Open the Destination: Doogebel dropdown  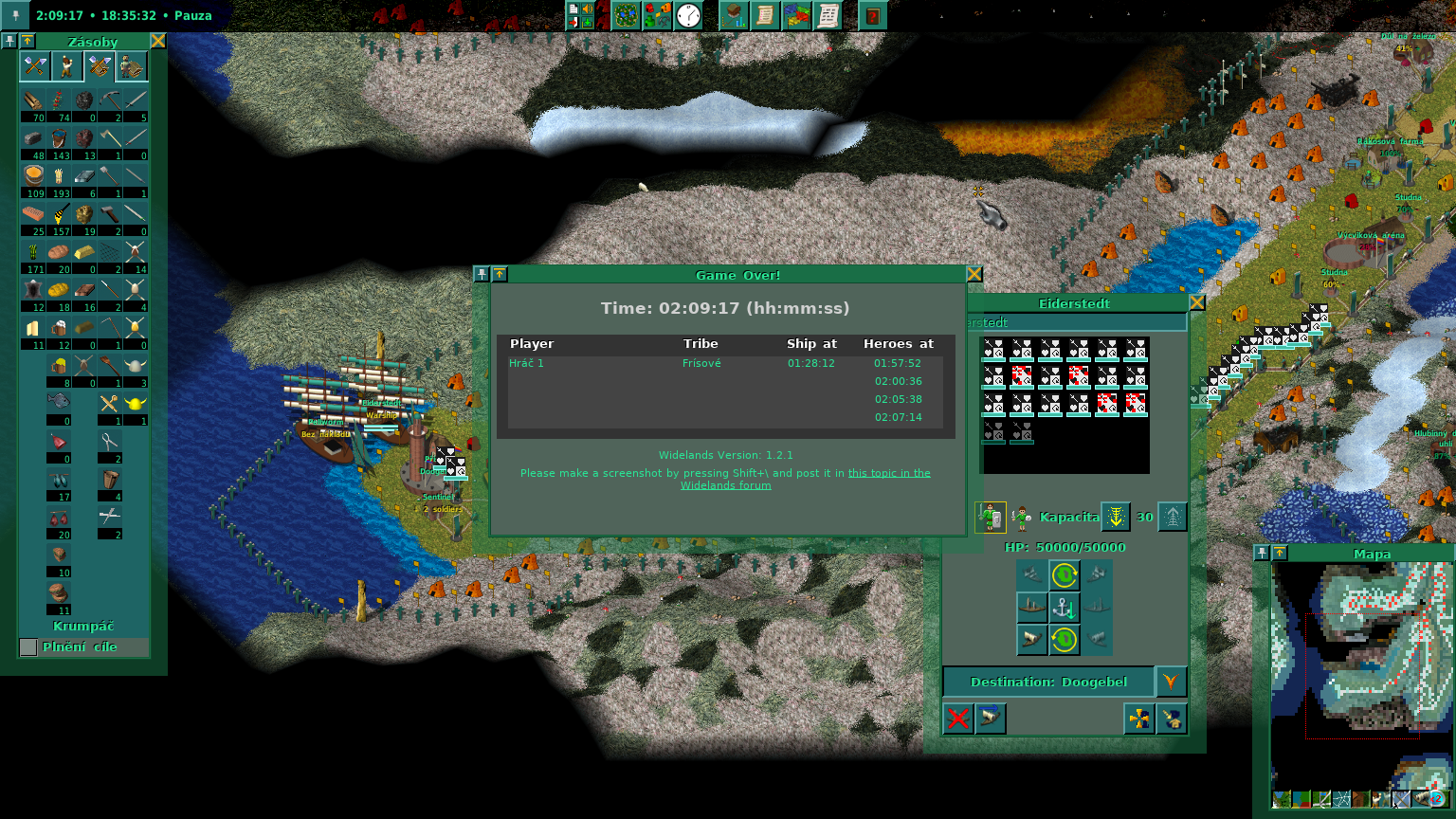click(x=1171, y=682)
